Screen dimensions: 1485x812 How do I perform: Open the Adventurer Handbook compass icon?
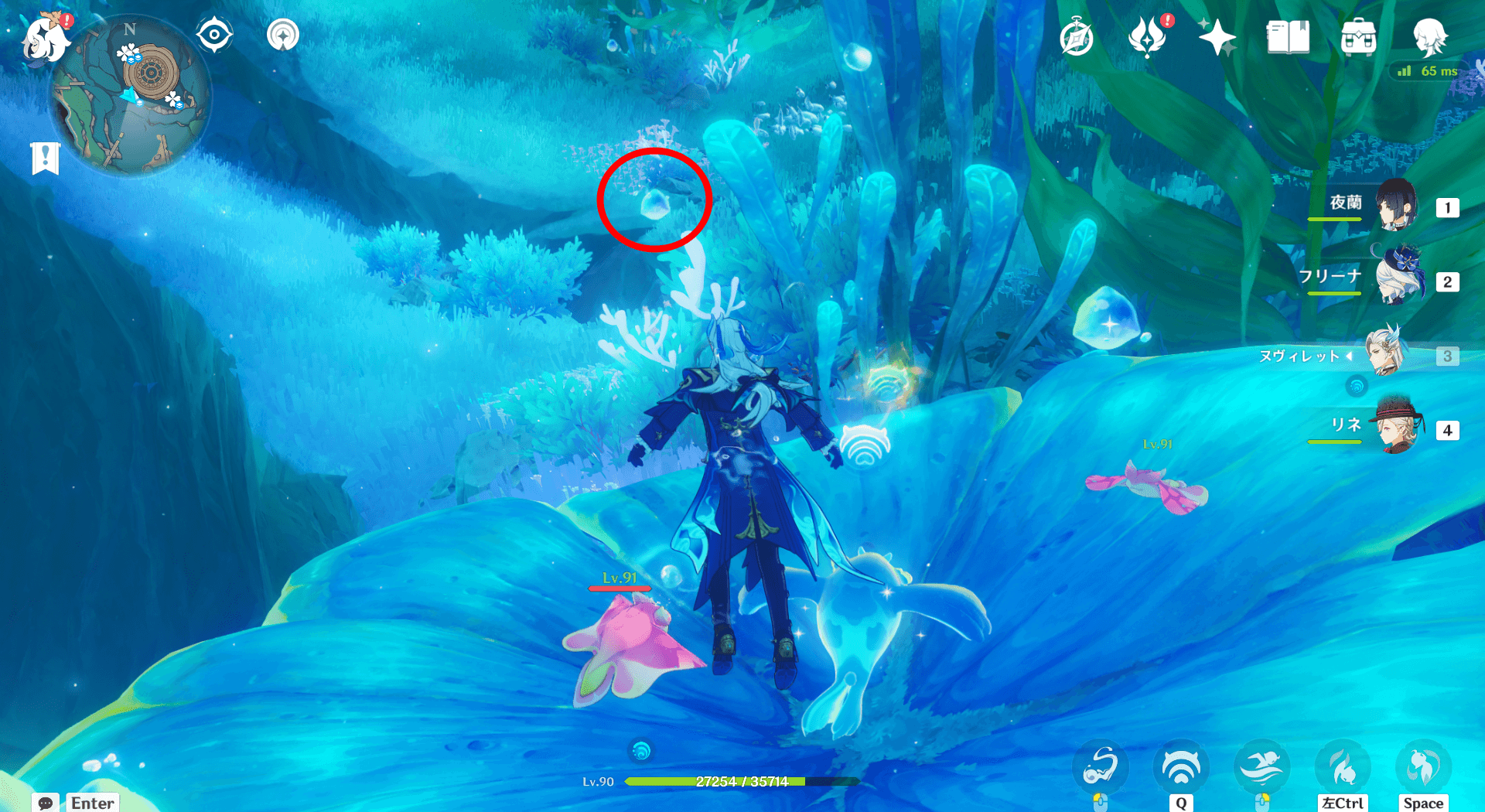[x=1077, y=36]
